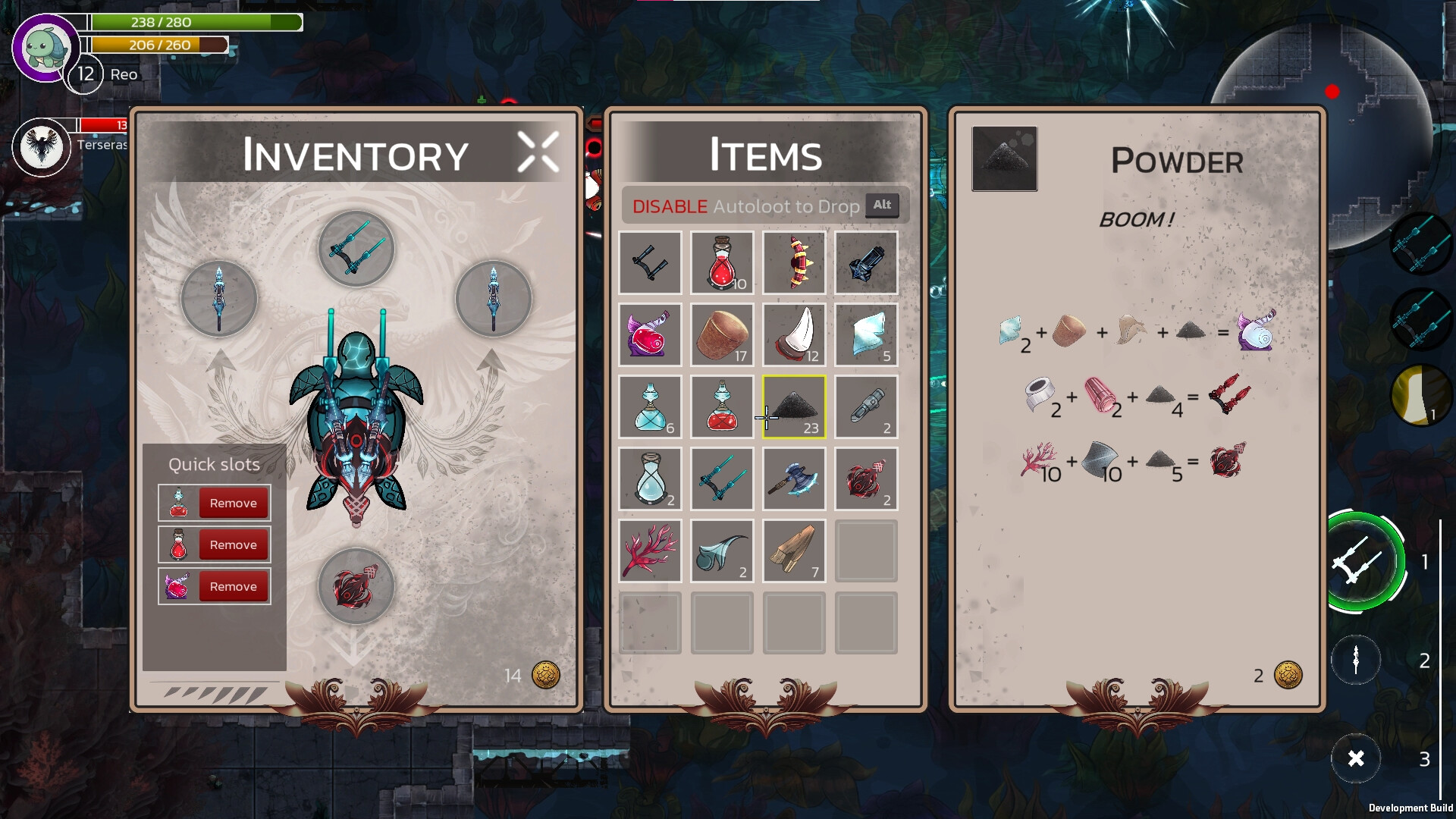Select the wooden planks stack of 7
The height and width of the screenshot is (819, 1456).
[x=794, y=551]
